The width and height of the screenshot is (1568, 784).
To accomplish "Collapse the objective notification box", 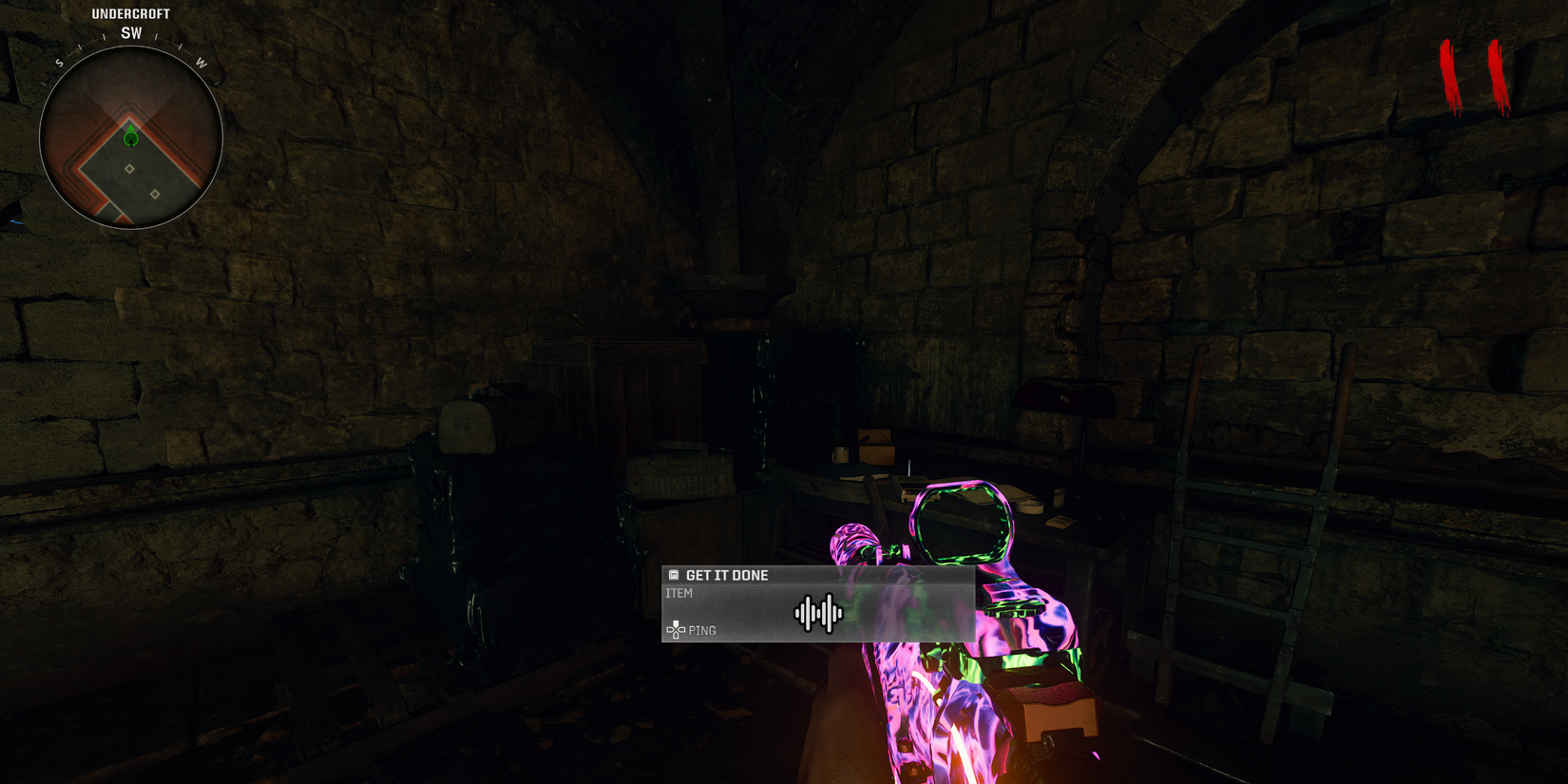I will click(x=817, y=605).
